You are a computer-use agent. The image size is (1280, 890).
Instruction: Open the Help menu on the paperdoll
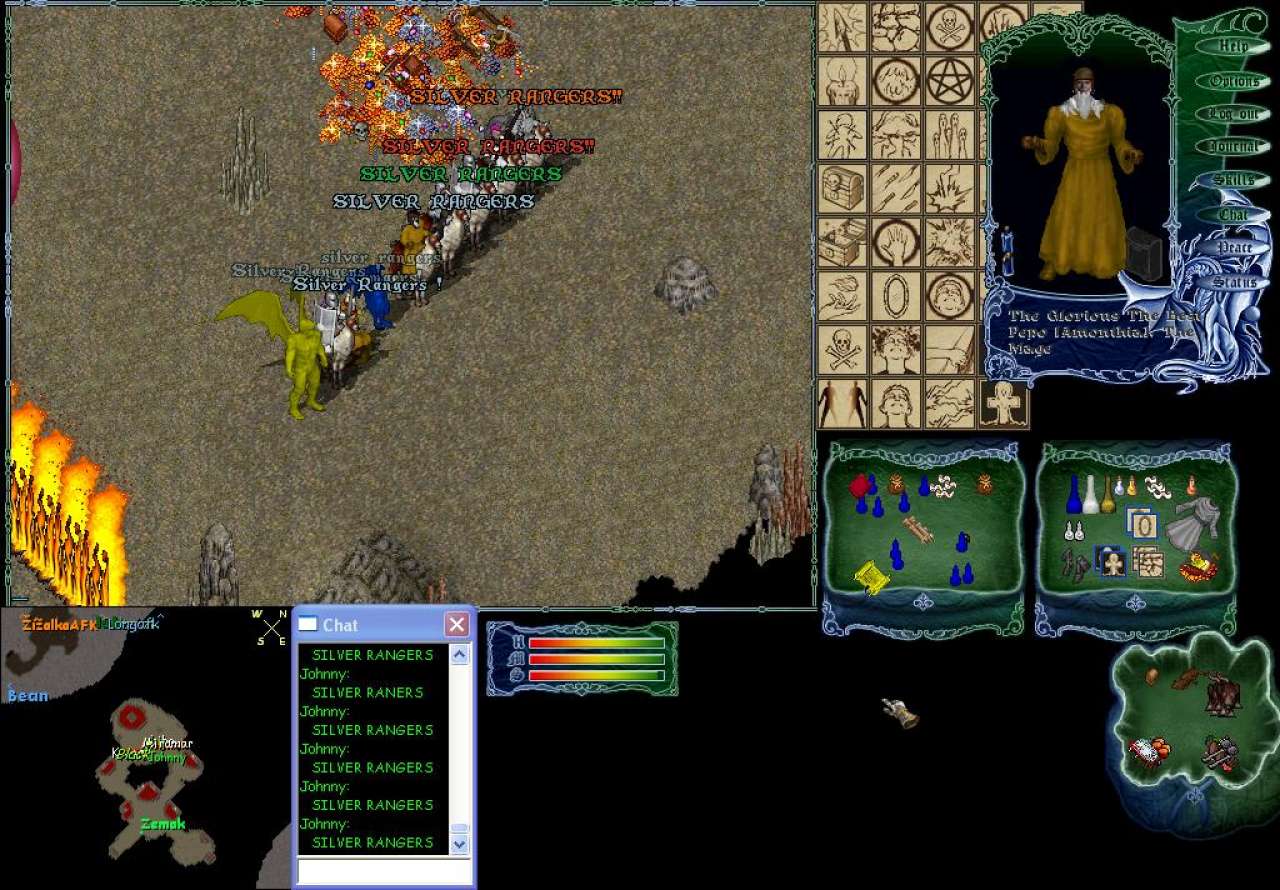pos(1234,46)
